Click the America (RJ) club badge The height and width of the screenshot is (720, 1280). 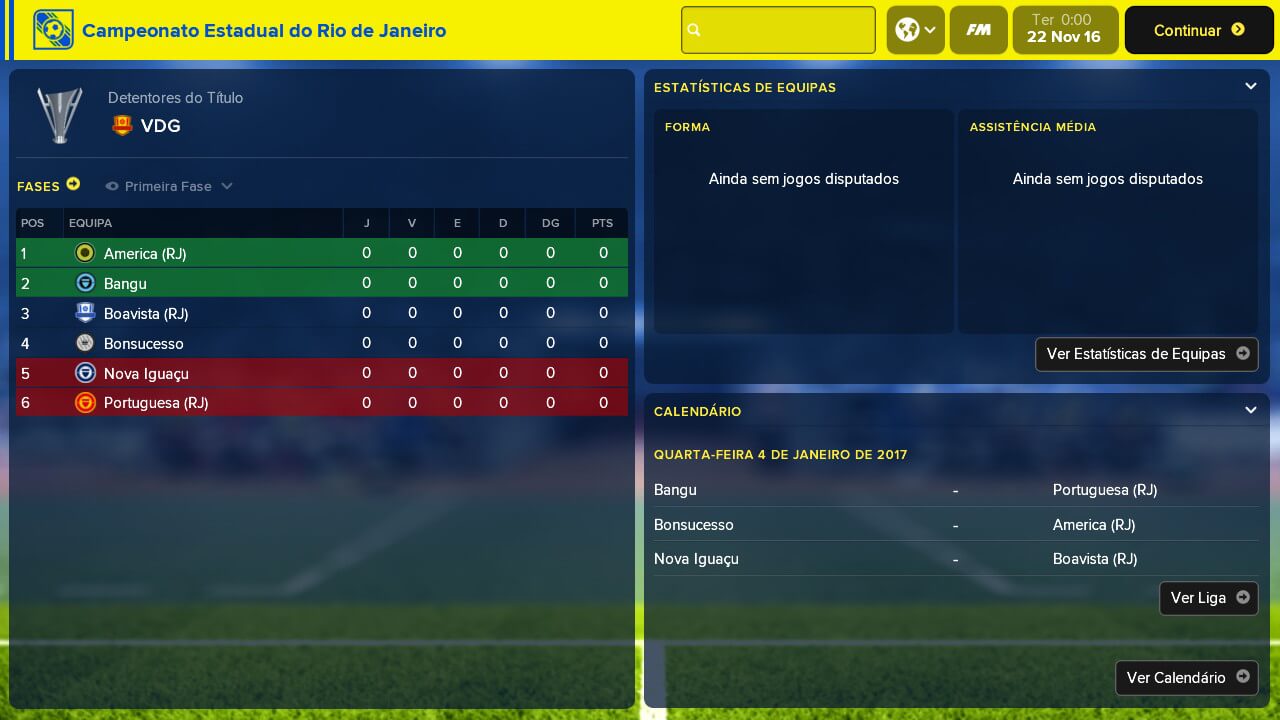(x=85, y=253)
